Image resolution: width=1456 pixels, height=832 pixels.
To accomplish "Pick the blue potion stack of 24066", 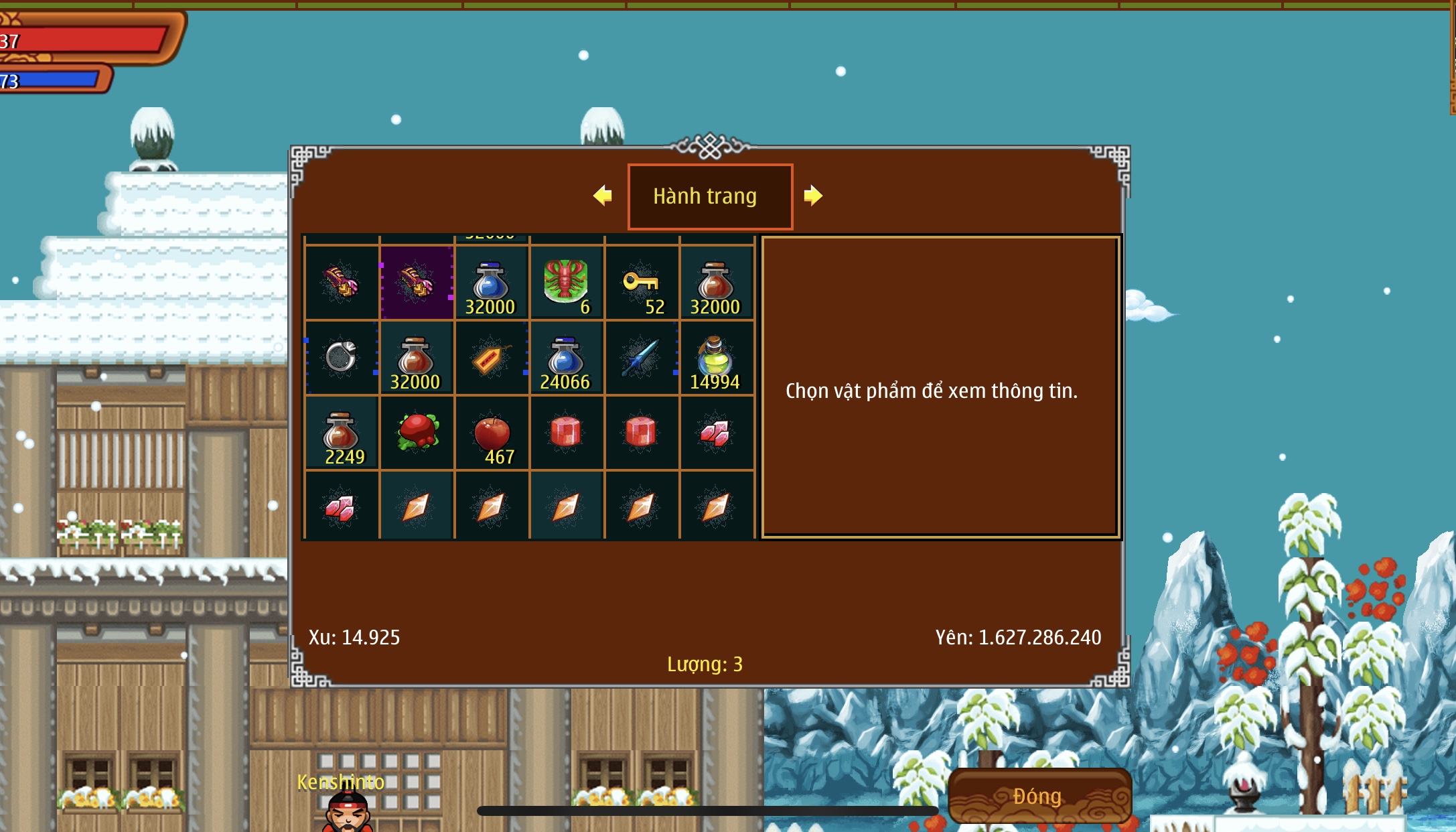I will tap(567, 358).
